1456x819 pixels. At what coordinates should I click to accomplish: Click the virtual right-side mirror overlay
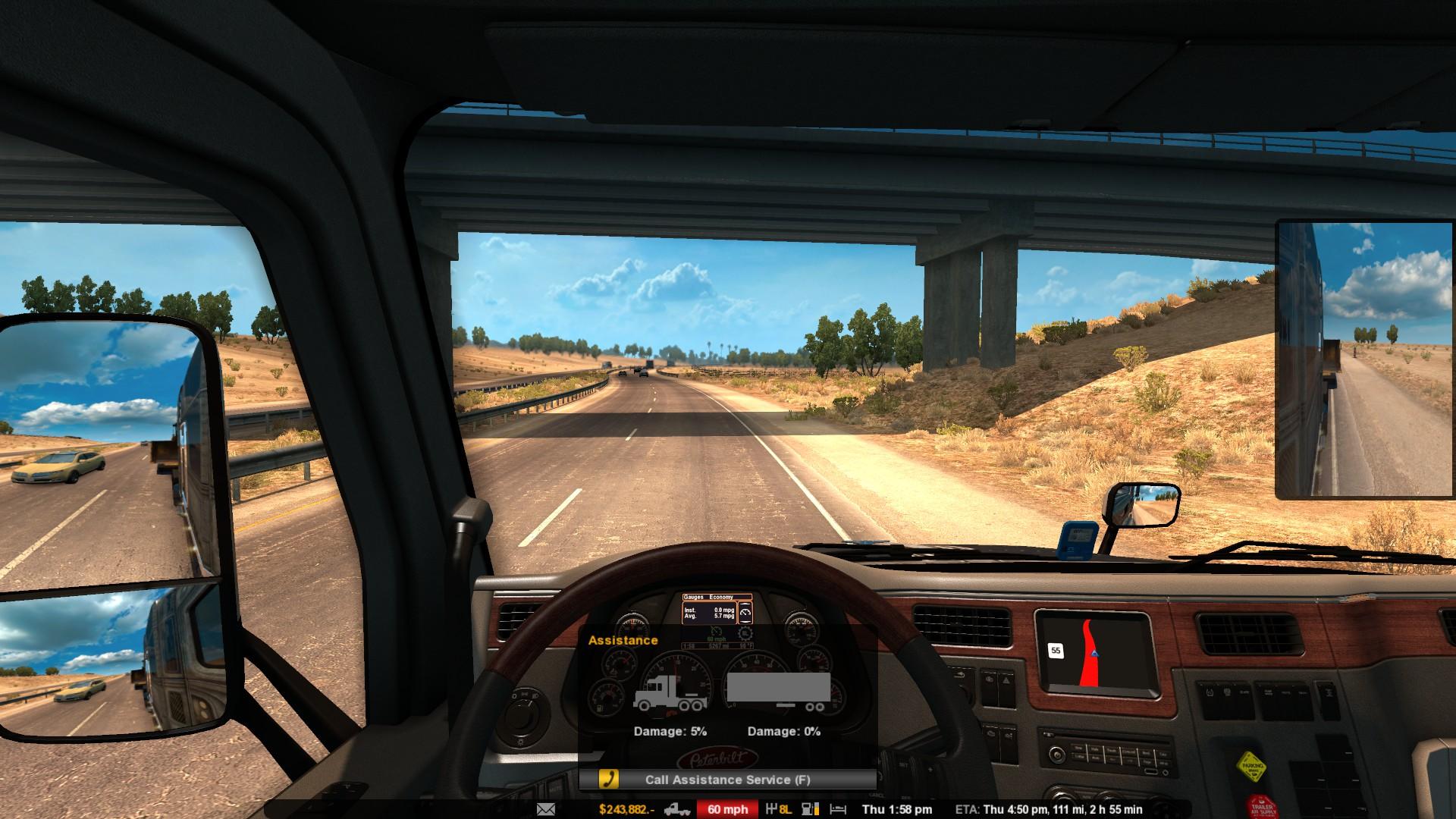1365,359
